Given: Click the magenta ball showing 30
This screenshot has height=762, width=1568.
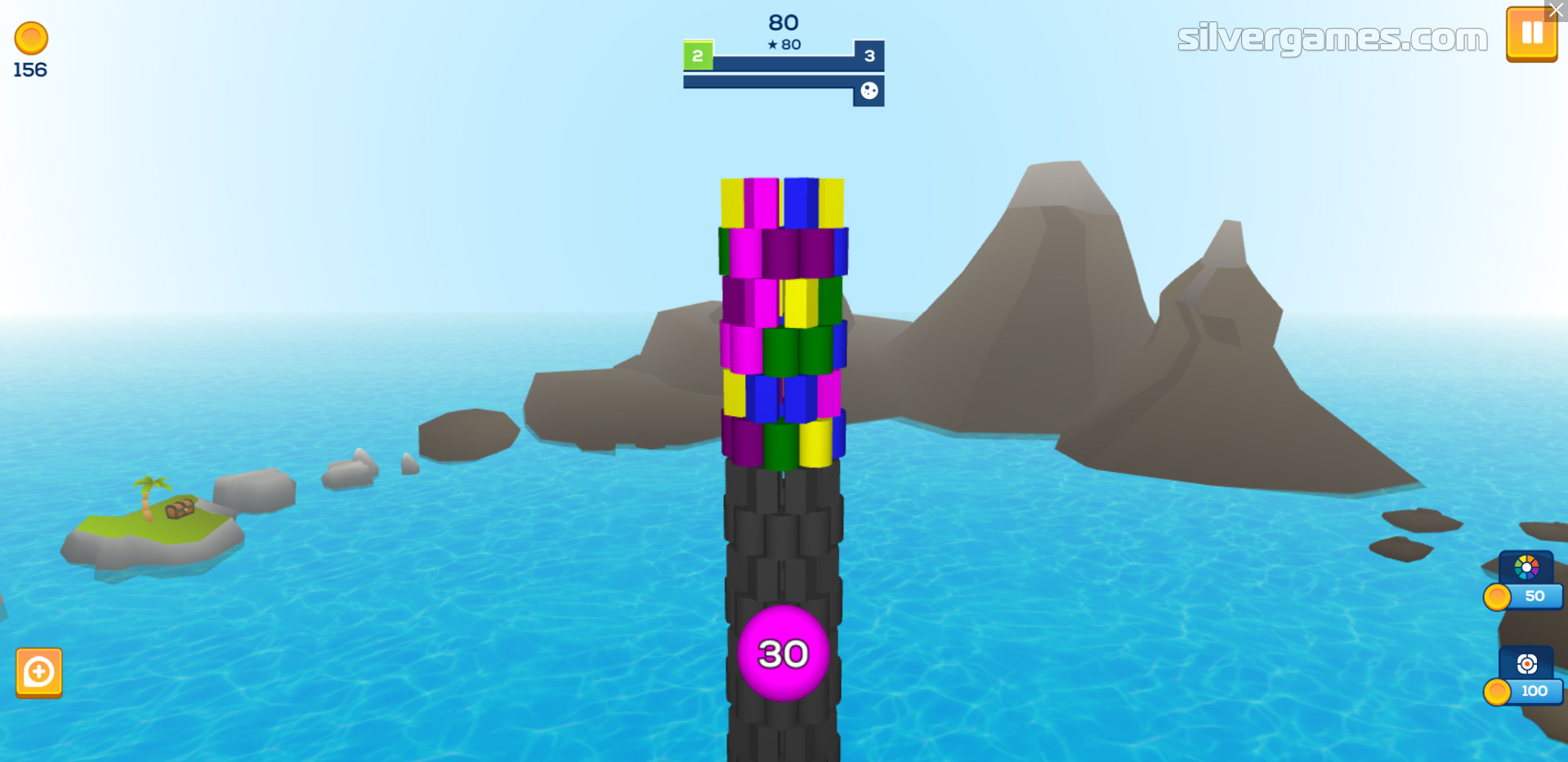Looking at the screenshot, I should (x=783, y=653).
